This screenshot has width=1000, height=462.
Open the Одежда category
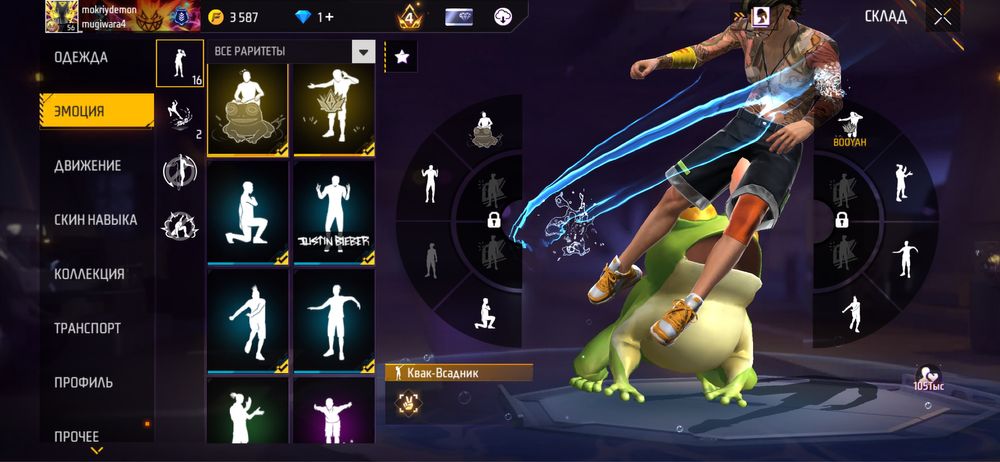[x=81, y=57]
